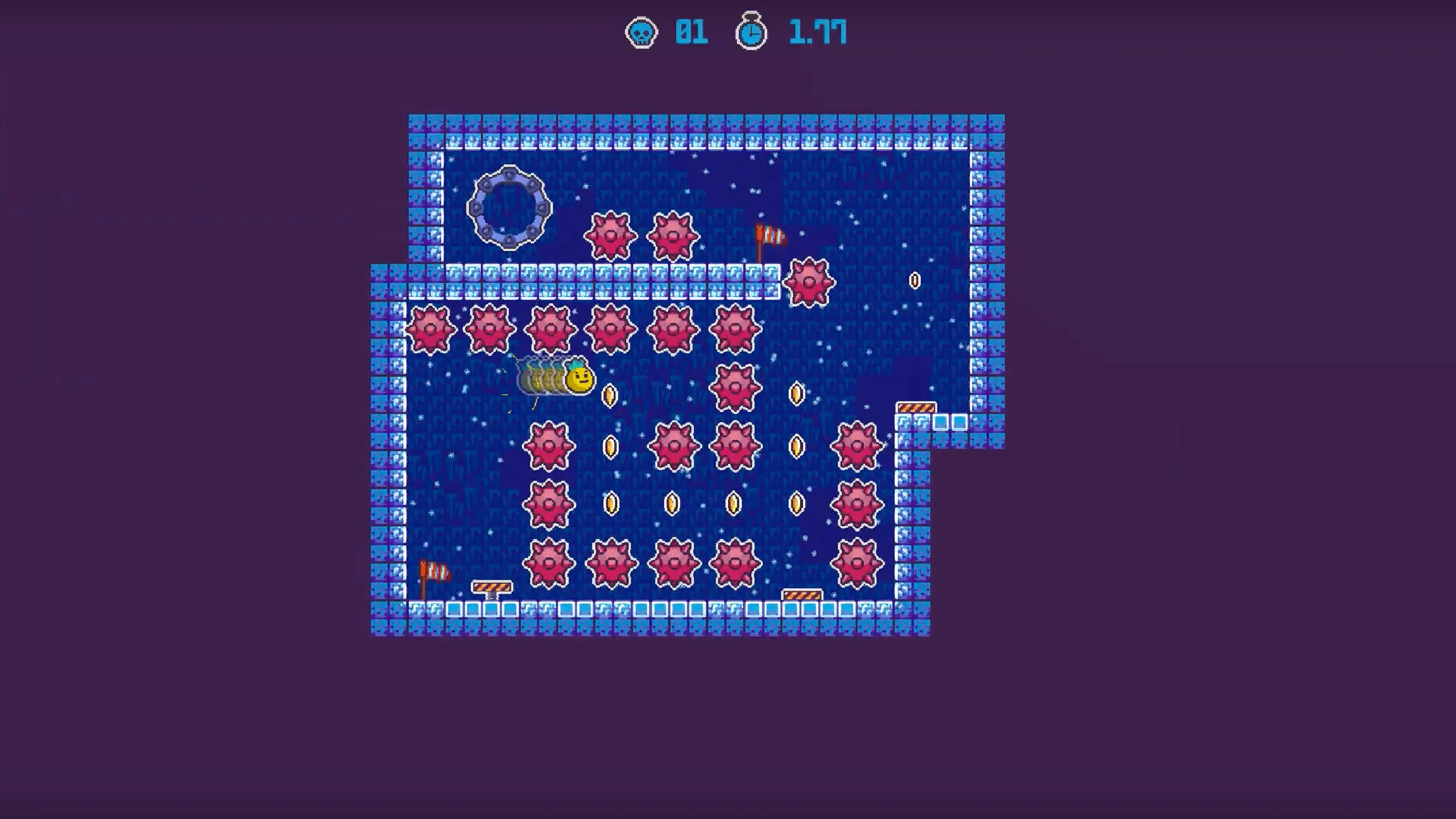1456x819 pixels.
Task: Click the blue skull death counter icon
Action: coord(642,32)
